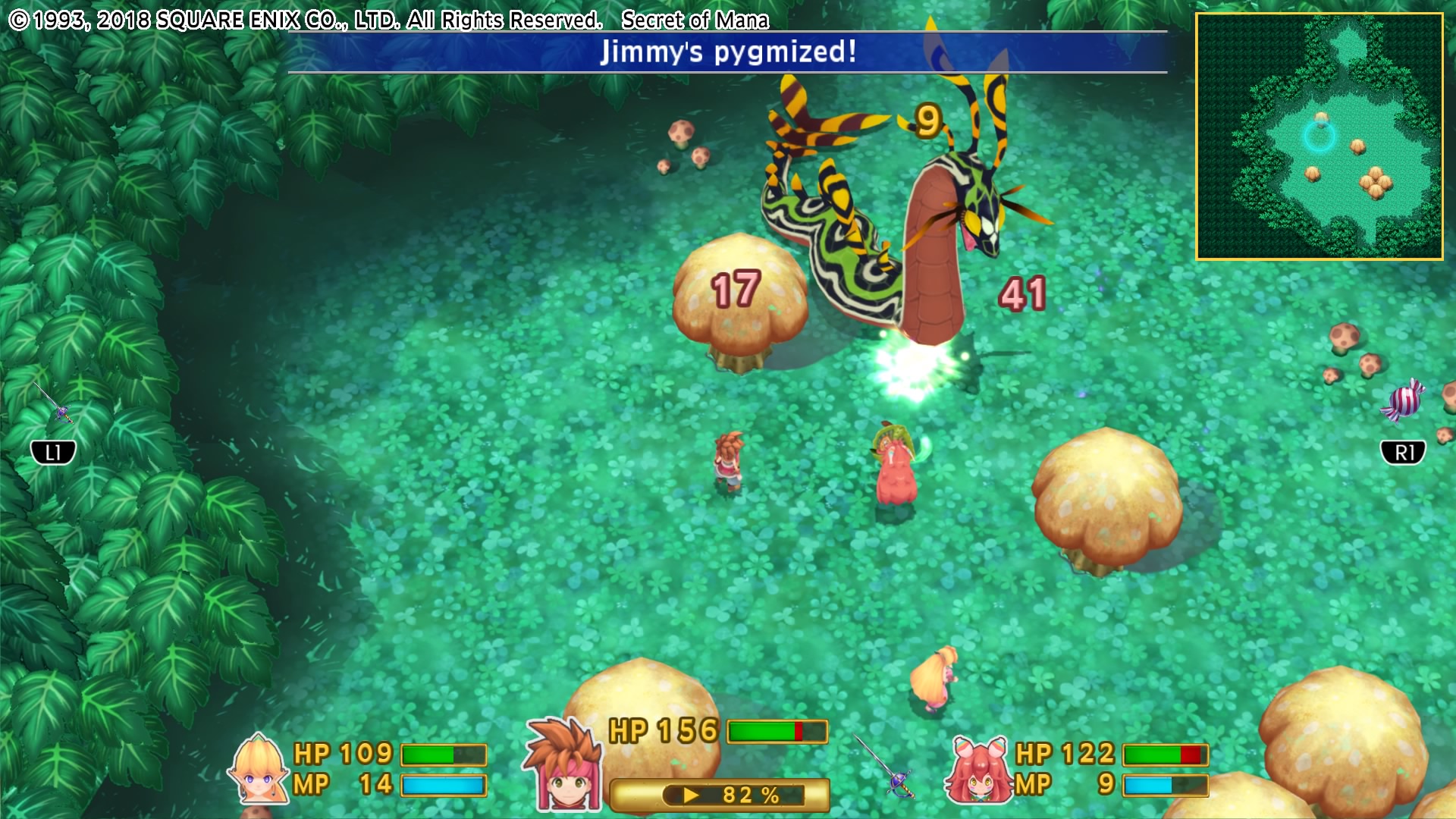Select the red-haired hero portrait
This screenshot has width=1456, height=819.
pyautogui.click(x=564, y=766)
